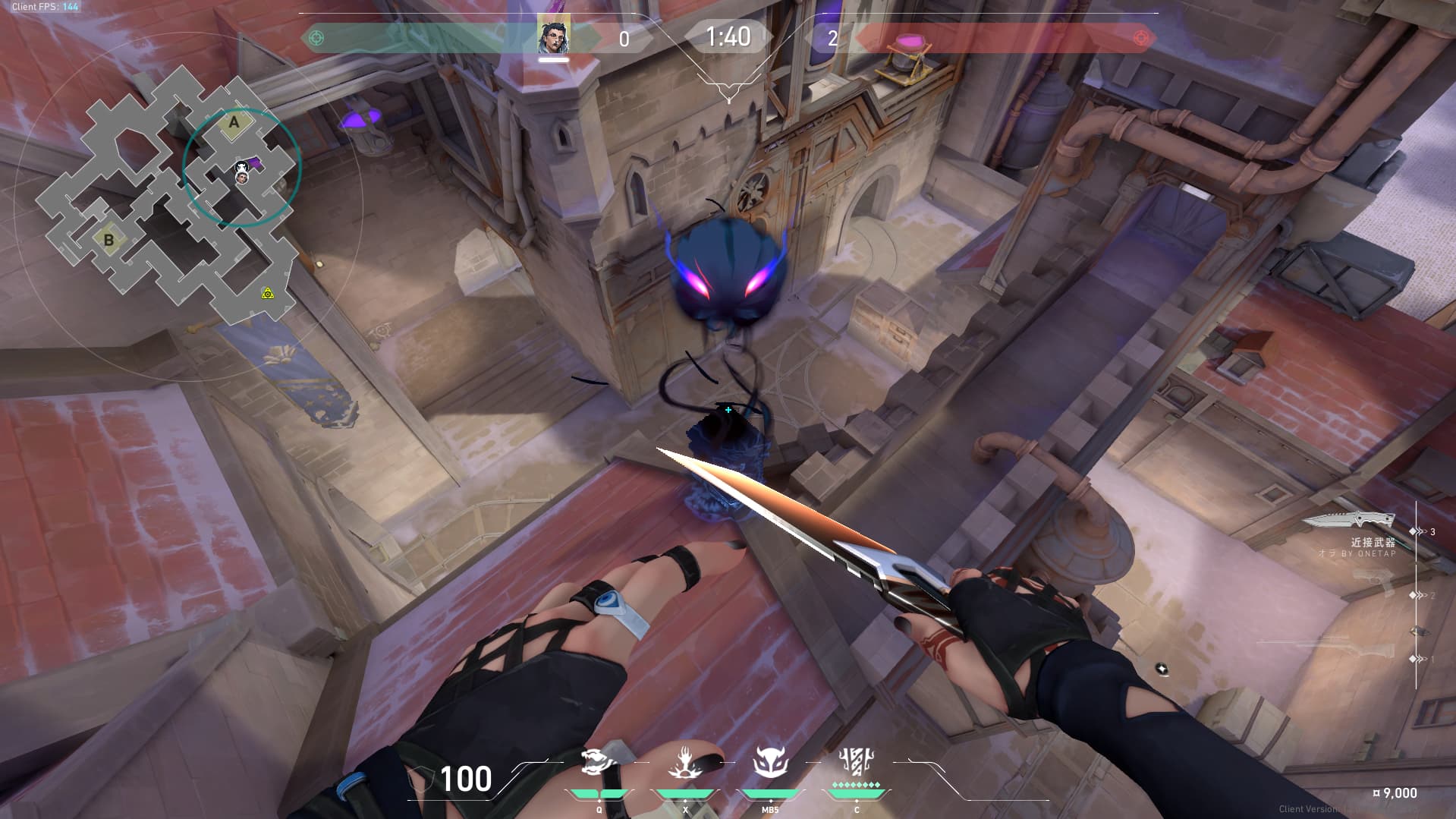
Task: Select the B site marker on minimap
Action: [108, 240]
